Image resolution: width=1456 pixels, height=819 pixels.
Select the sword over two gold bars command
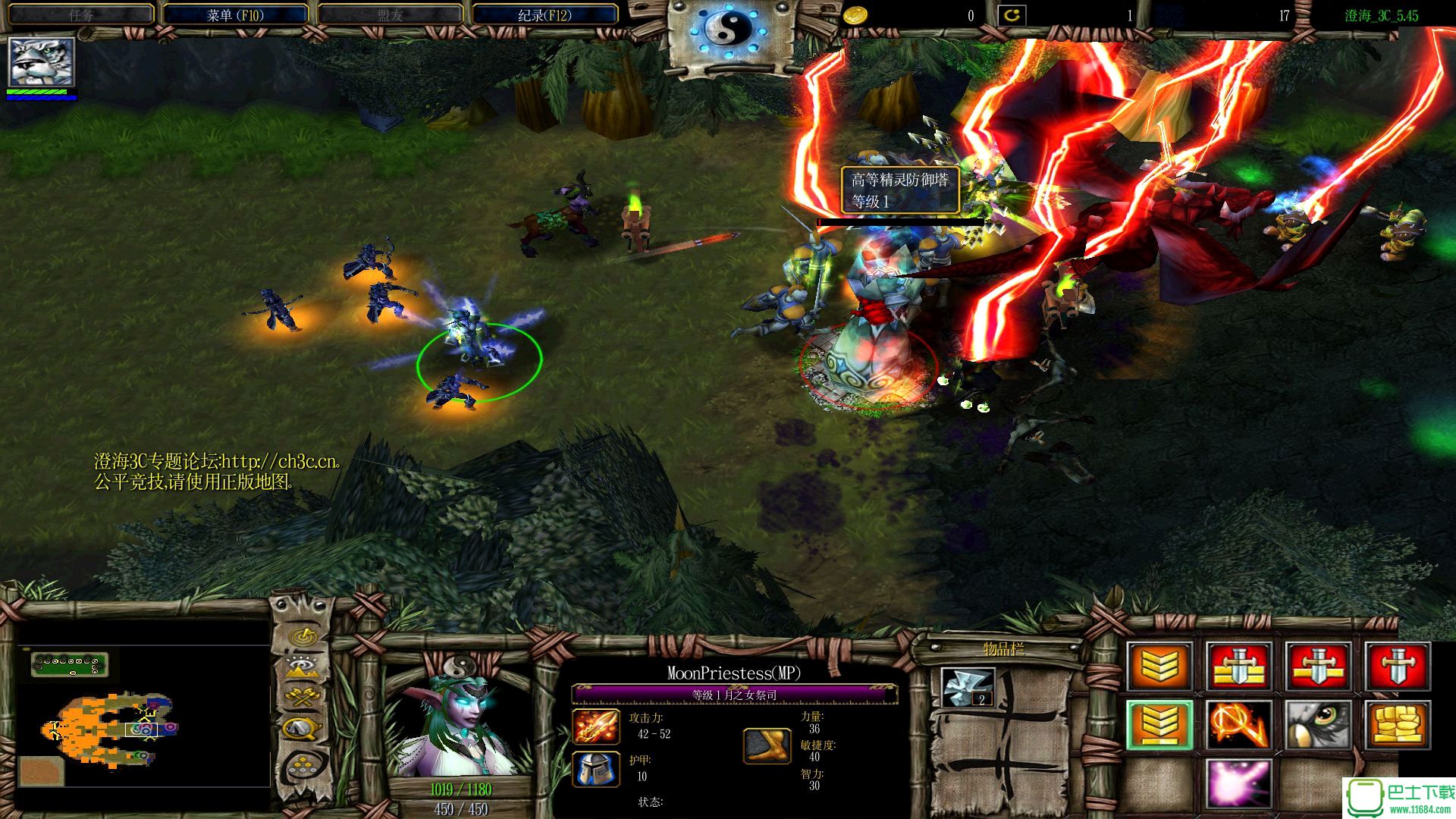coord(1239,667)
